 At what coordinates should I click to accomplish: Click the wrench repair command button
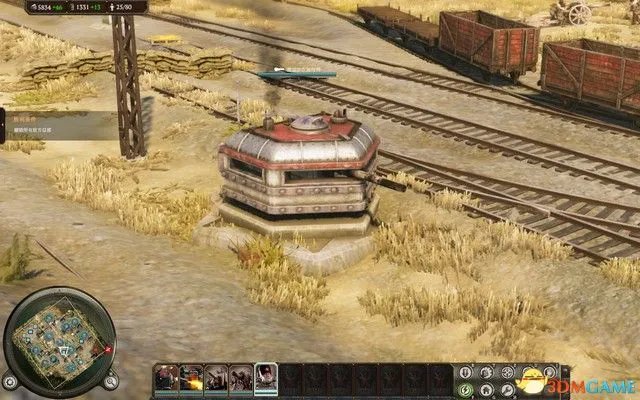click(x=507, y=389)
